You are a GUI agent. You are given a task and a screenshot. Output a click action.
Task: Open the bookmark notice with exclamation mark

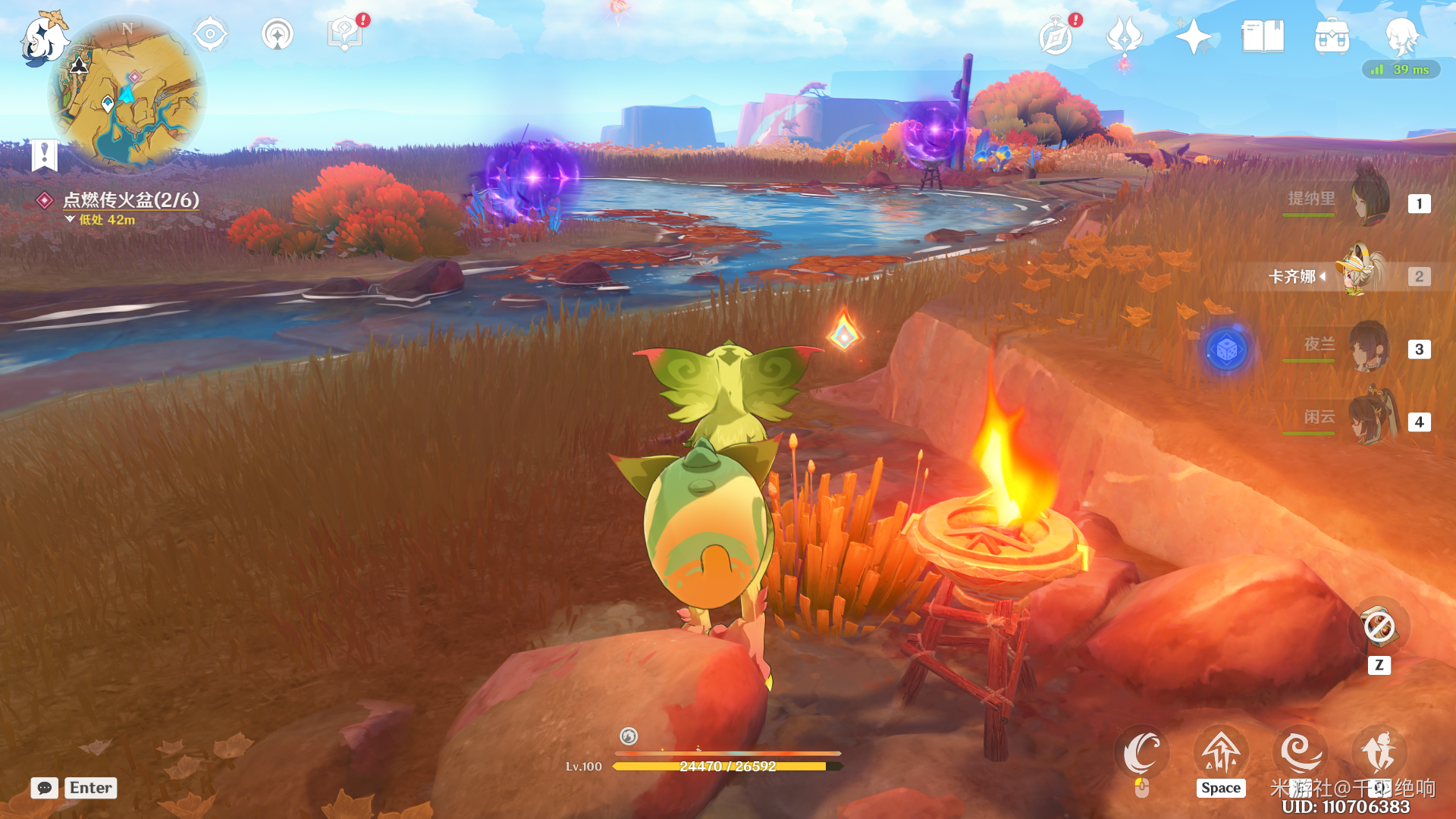click(45, 155)
